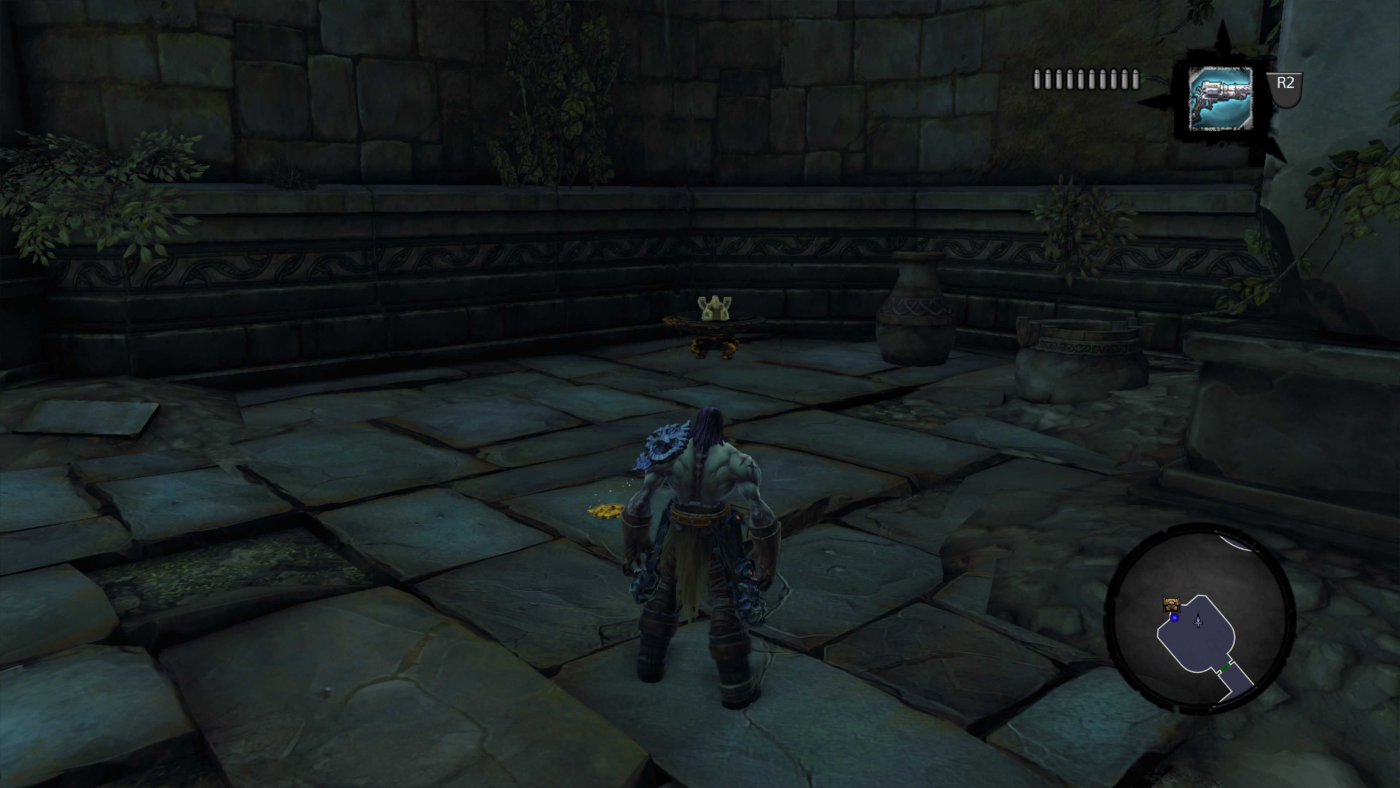
Task: Click the chest icon on the minimap
Action: 1171,604
